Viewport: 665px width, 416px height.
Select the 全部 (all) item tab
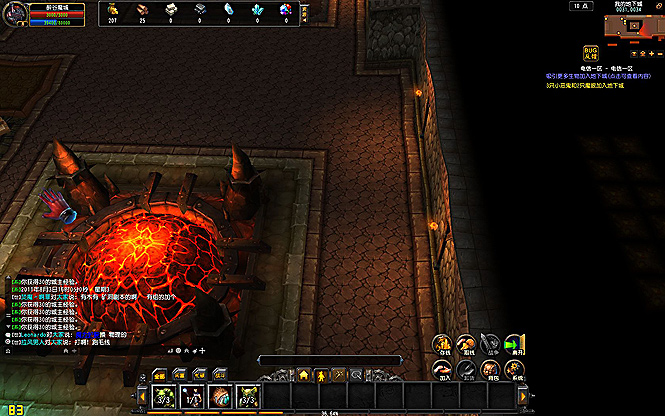click(160, 375)
